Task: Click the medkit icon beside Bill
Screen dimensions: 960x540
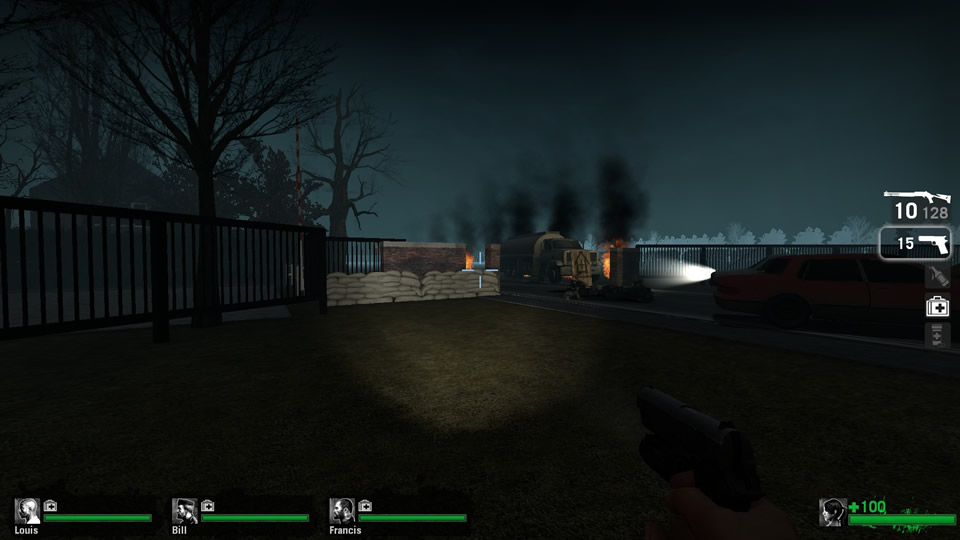Action: (208, 505)
